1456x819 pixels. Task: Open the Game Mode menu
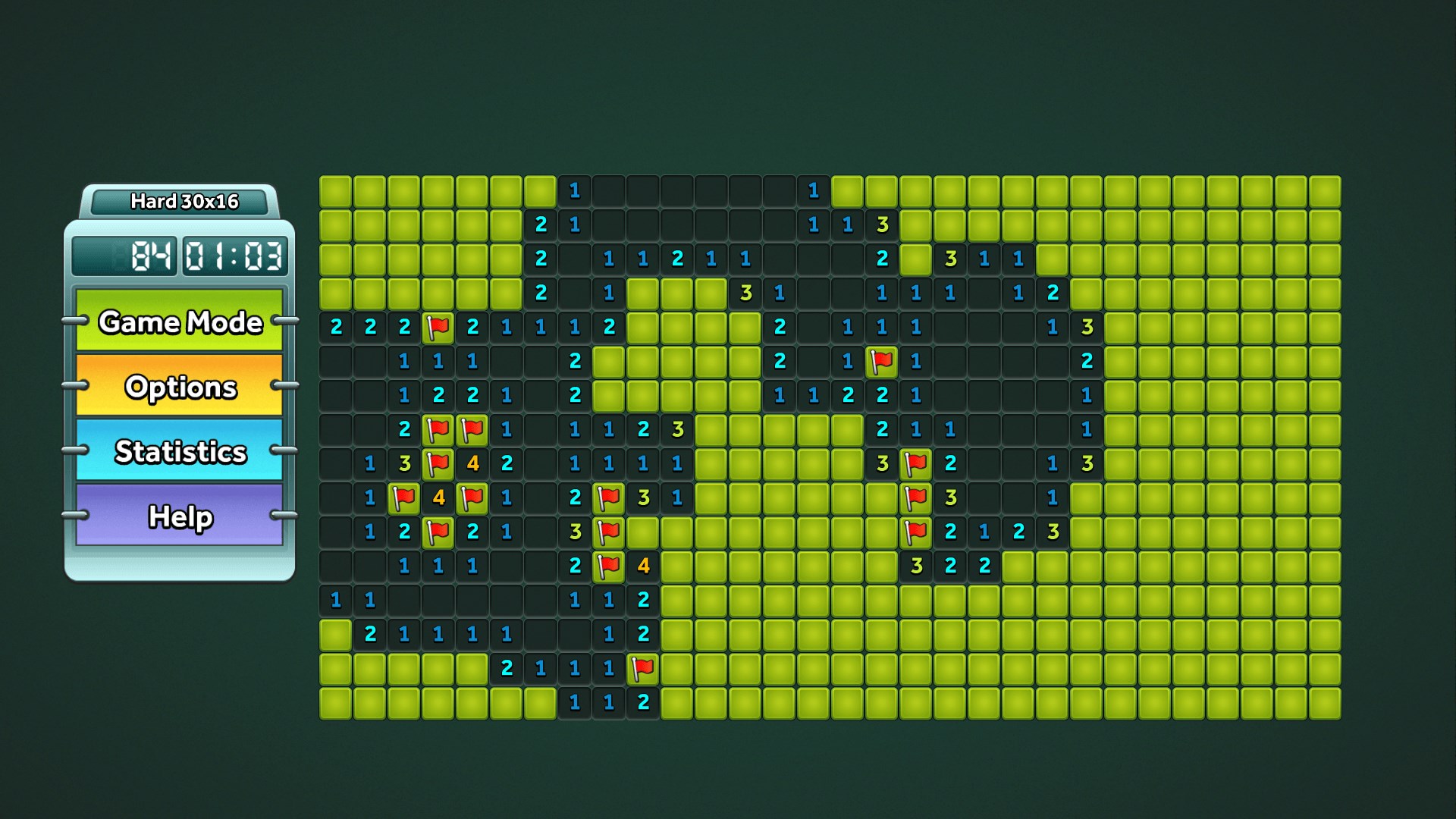(180, 322)
